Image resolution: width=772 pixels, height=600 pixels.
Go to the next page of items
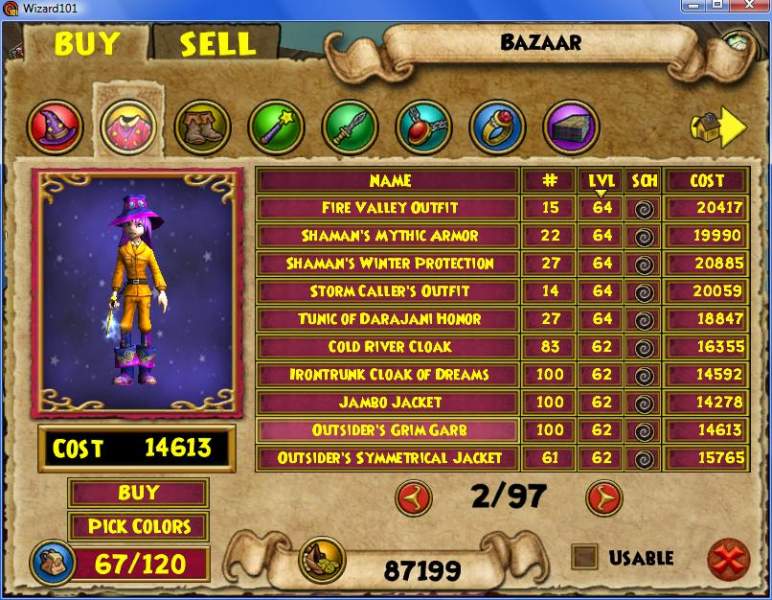tap(603, 497)
